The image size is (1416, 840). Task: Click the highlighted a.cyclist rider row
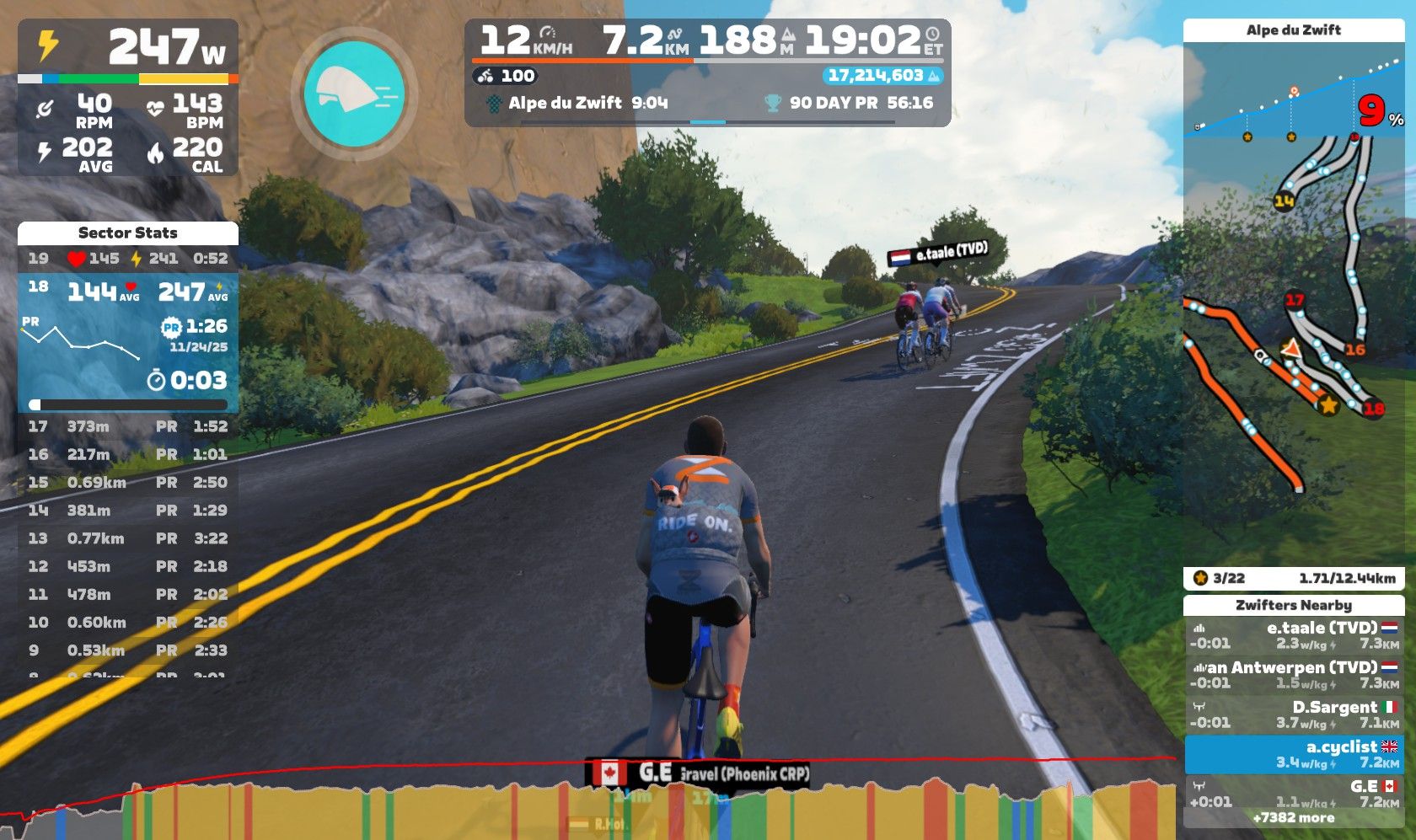point(1294,754)
